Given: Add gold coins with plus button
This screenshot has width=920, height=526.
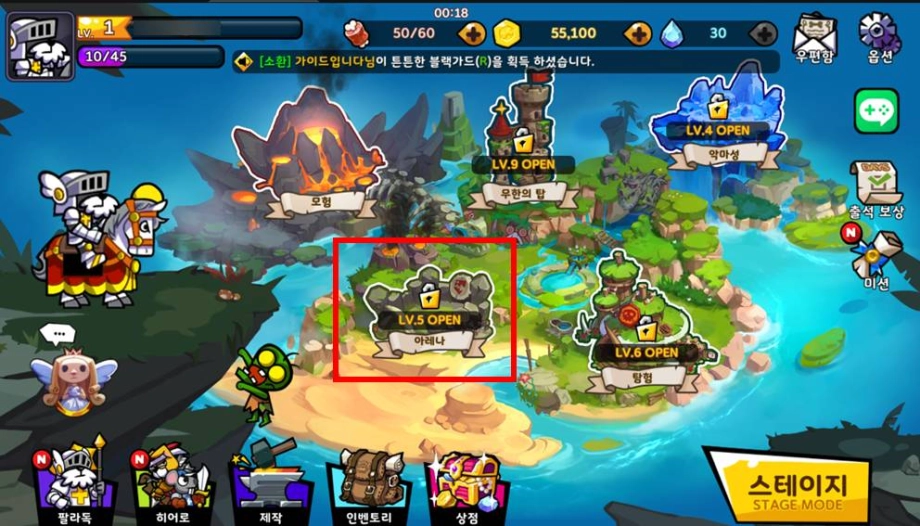Looking at the screenshot, I should click(x=637, y=34).
